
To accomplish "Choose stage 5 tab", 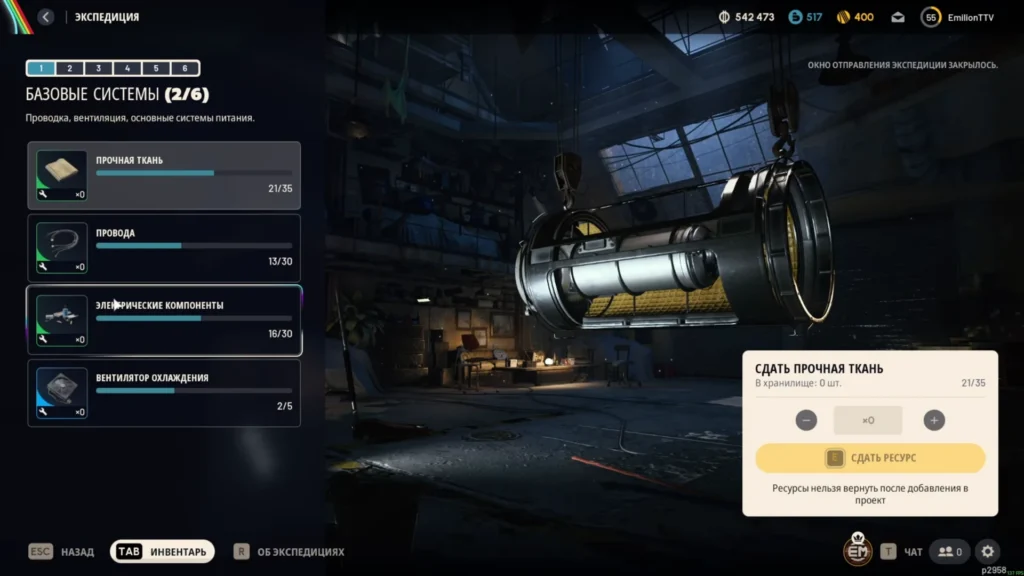I will click(x=156, y=69).
